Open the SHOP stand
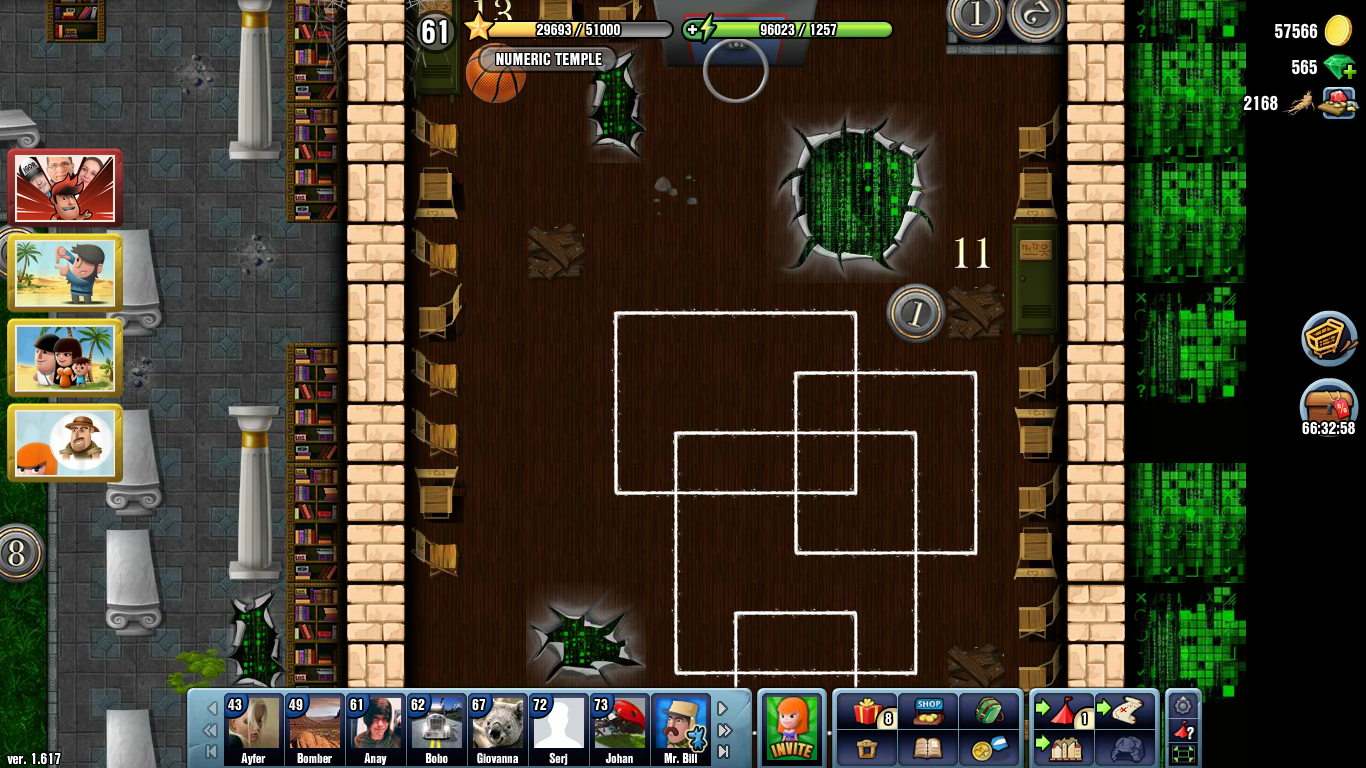This screenshot has height=768, width=1366. pyautogui.click(x=927, y=710)
